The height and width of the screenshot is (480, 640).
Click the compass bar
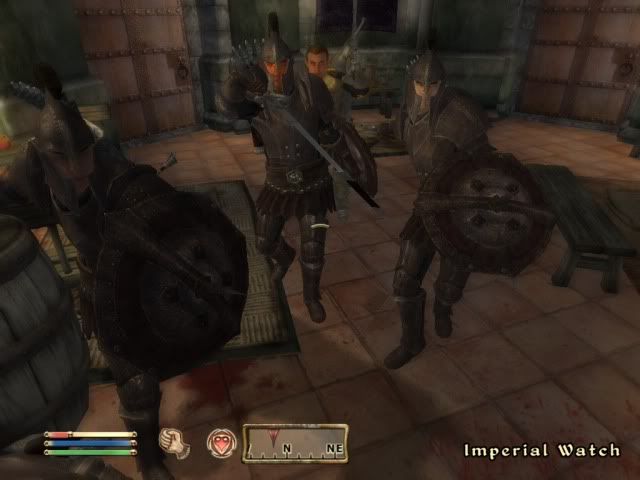tap(295, 443)
